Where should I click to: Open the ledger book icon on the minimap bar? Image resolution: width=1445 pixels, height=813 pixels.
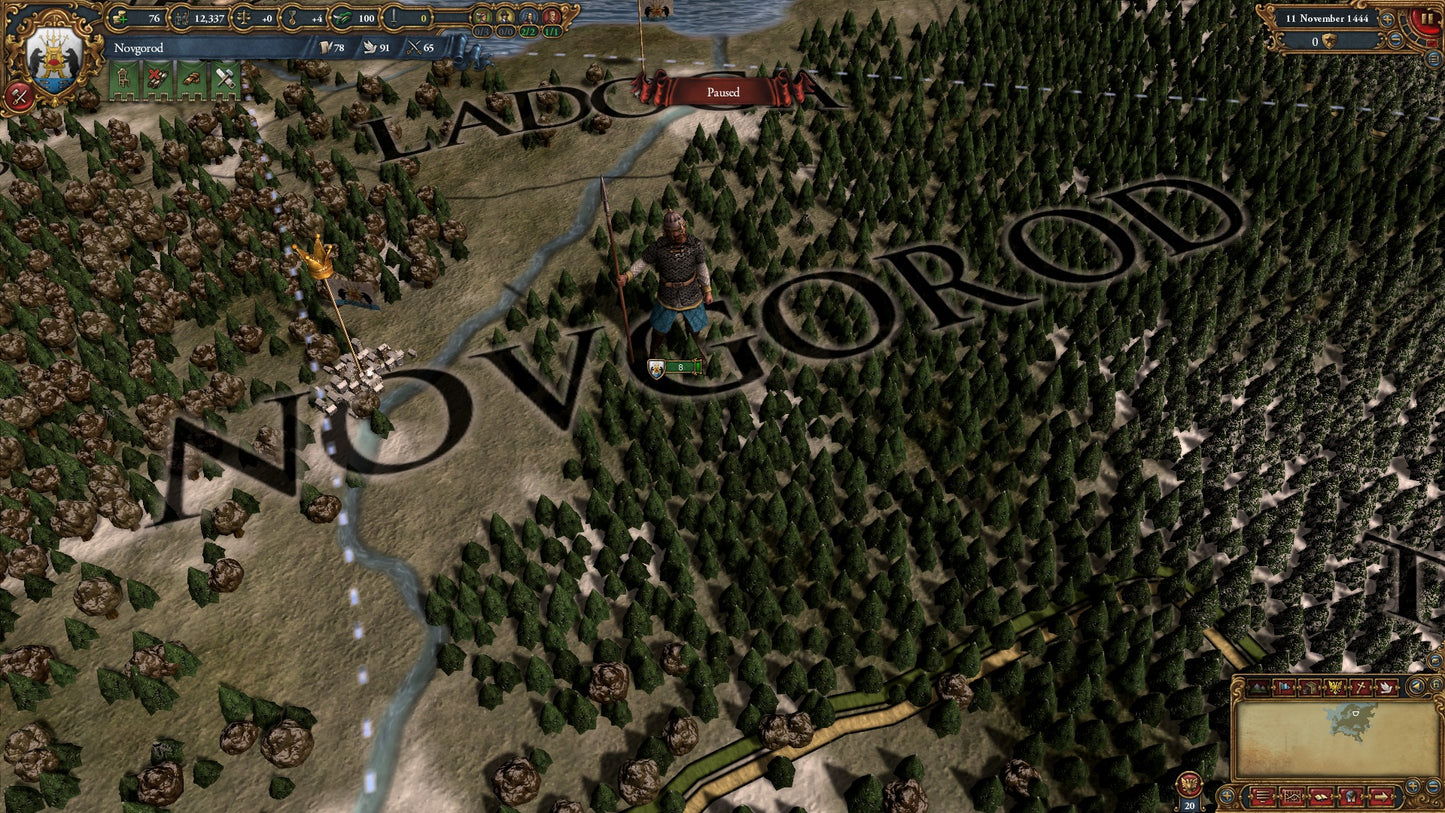point(1321,796)
